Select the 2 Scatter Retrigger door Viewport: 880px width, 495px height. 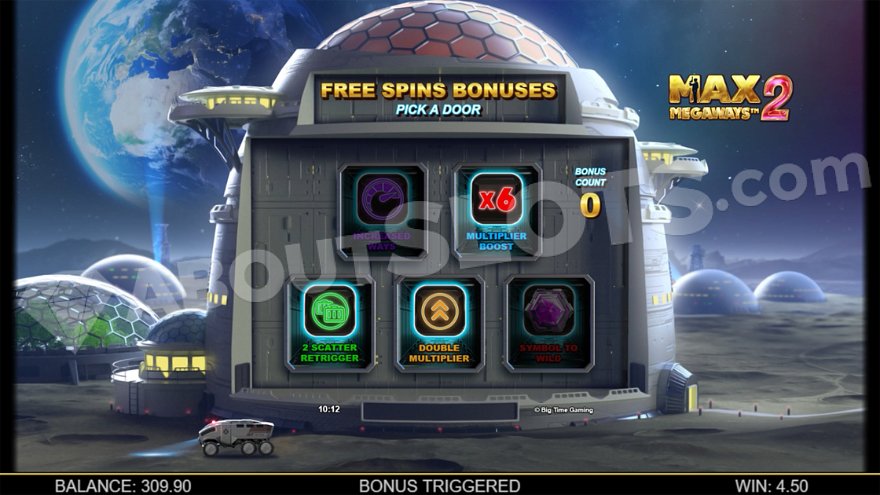[330, 323]
